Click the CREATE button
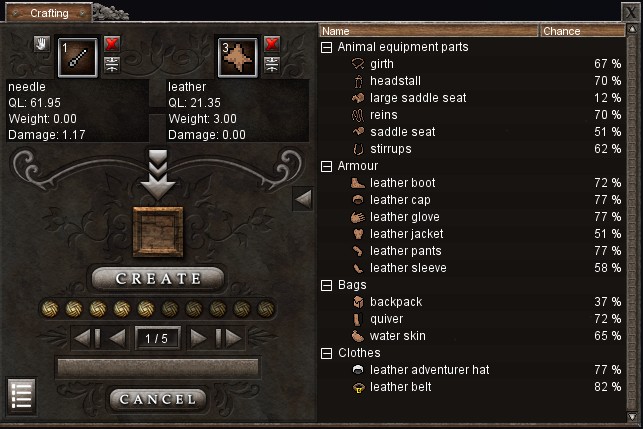Screen dimensions: 643x429 coord(158,278)
